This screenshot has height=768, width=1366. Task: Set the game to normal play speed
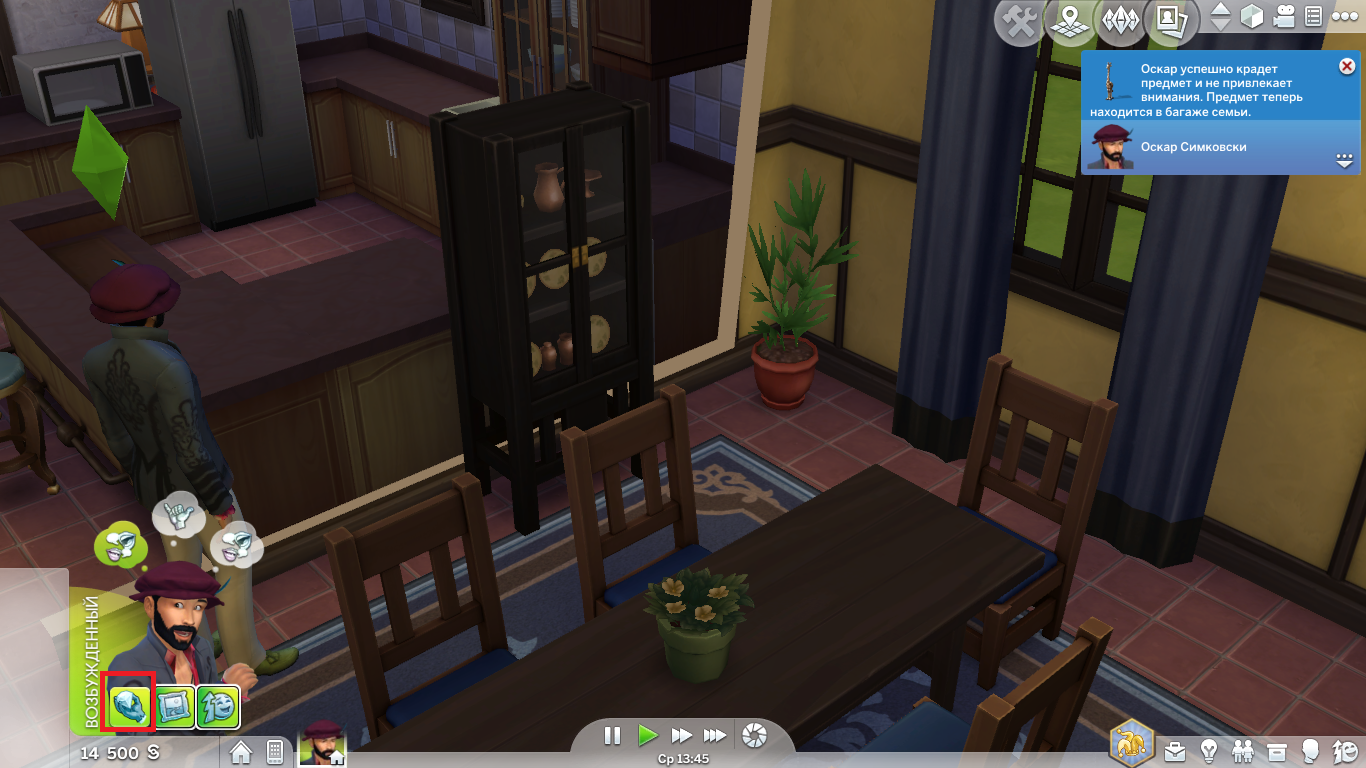(647, 736)
